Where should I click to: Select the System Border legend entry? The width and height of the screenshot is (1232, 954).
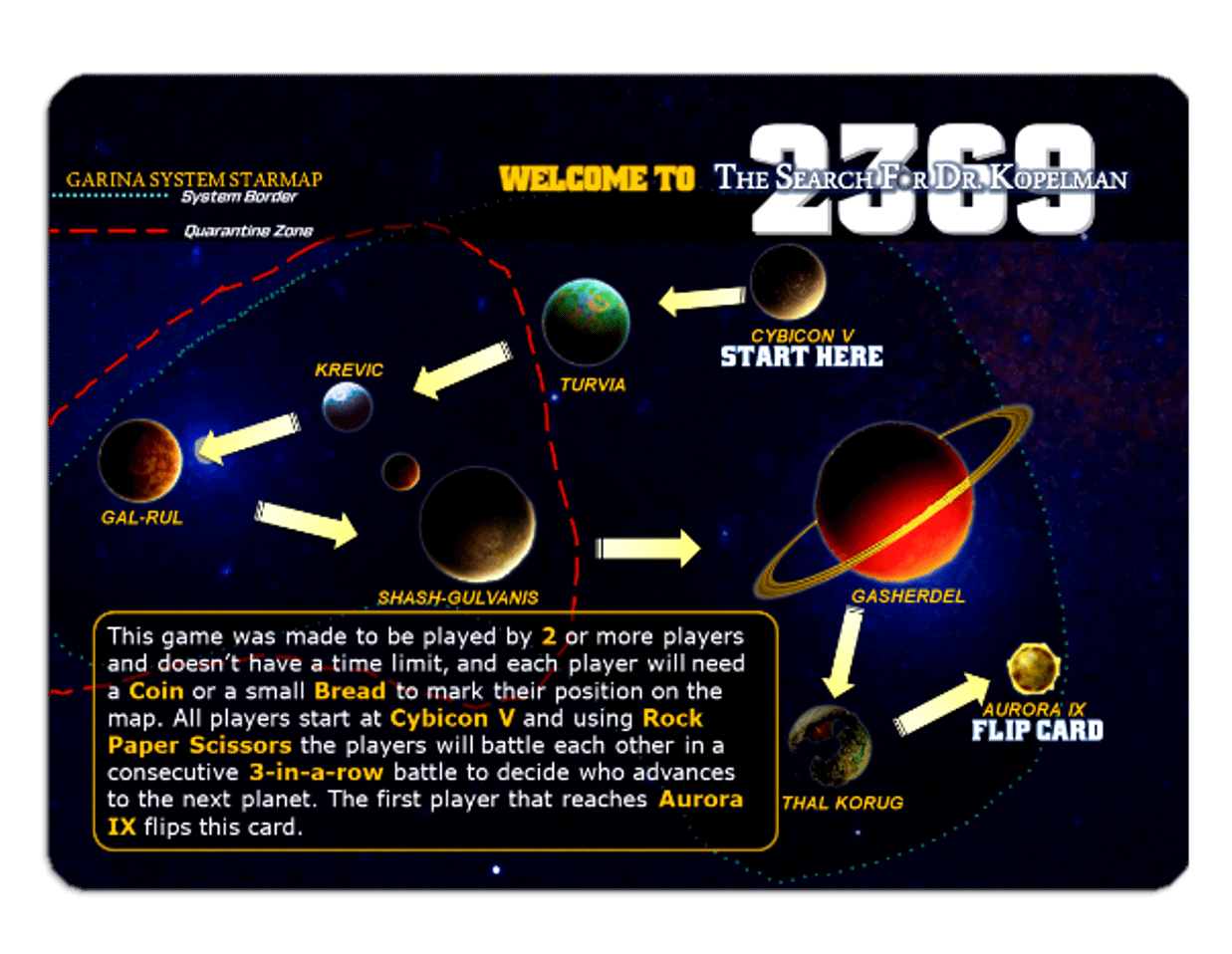coord(239,197)
